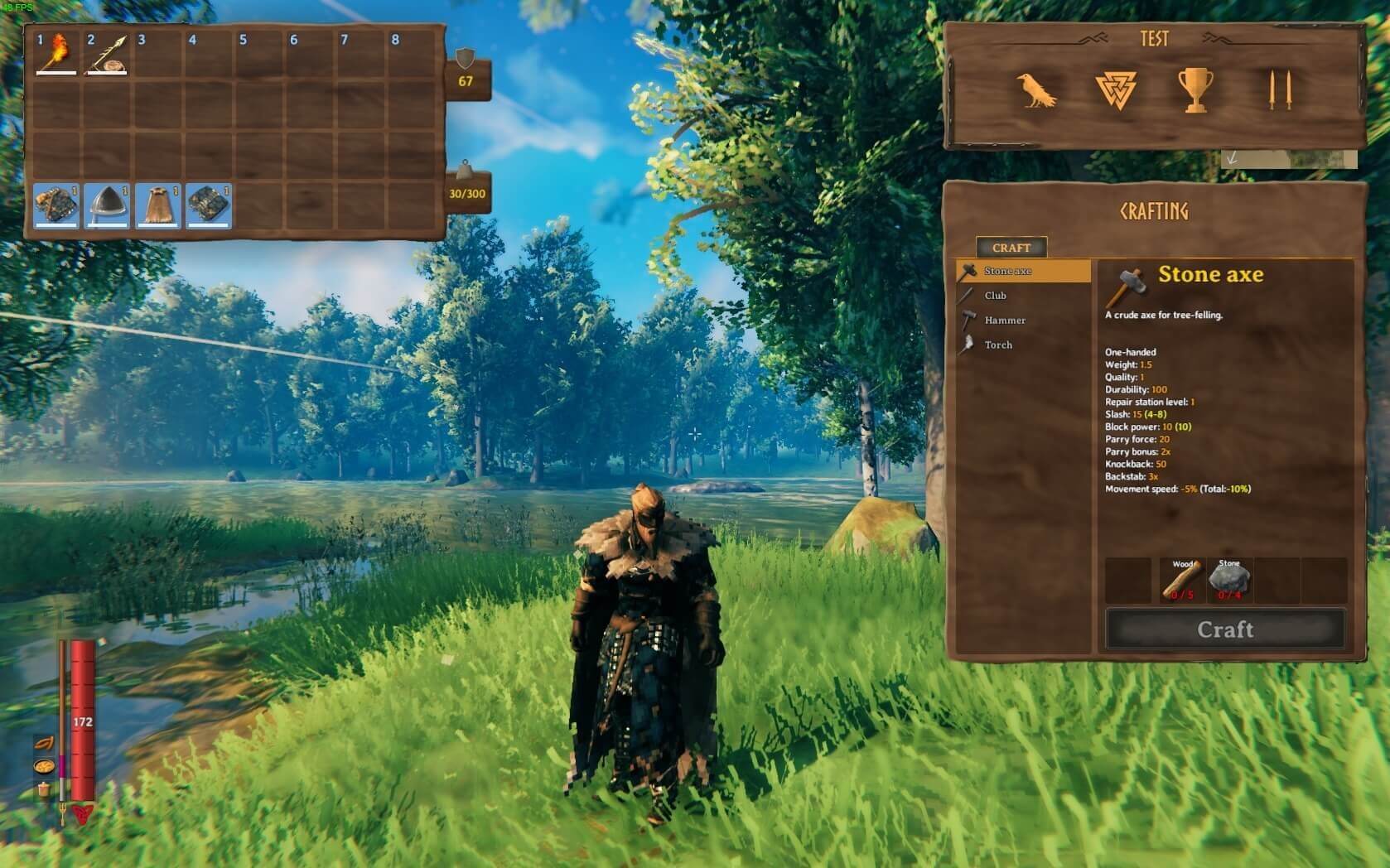The image size is (1390, 868).
Task: Open the trophies cup icon
Action: 1195,90
